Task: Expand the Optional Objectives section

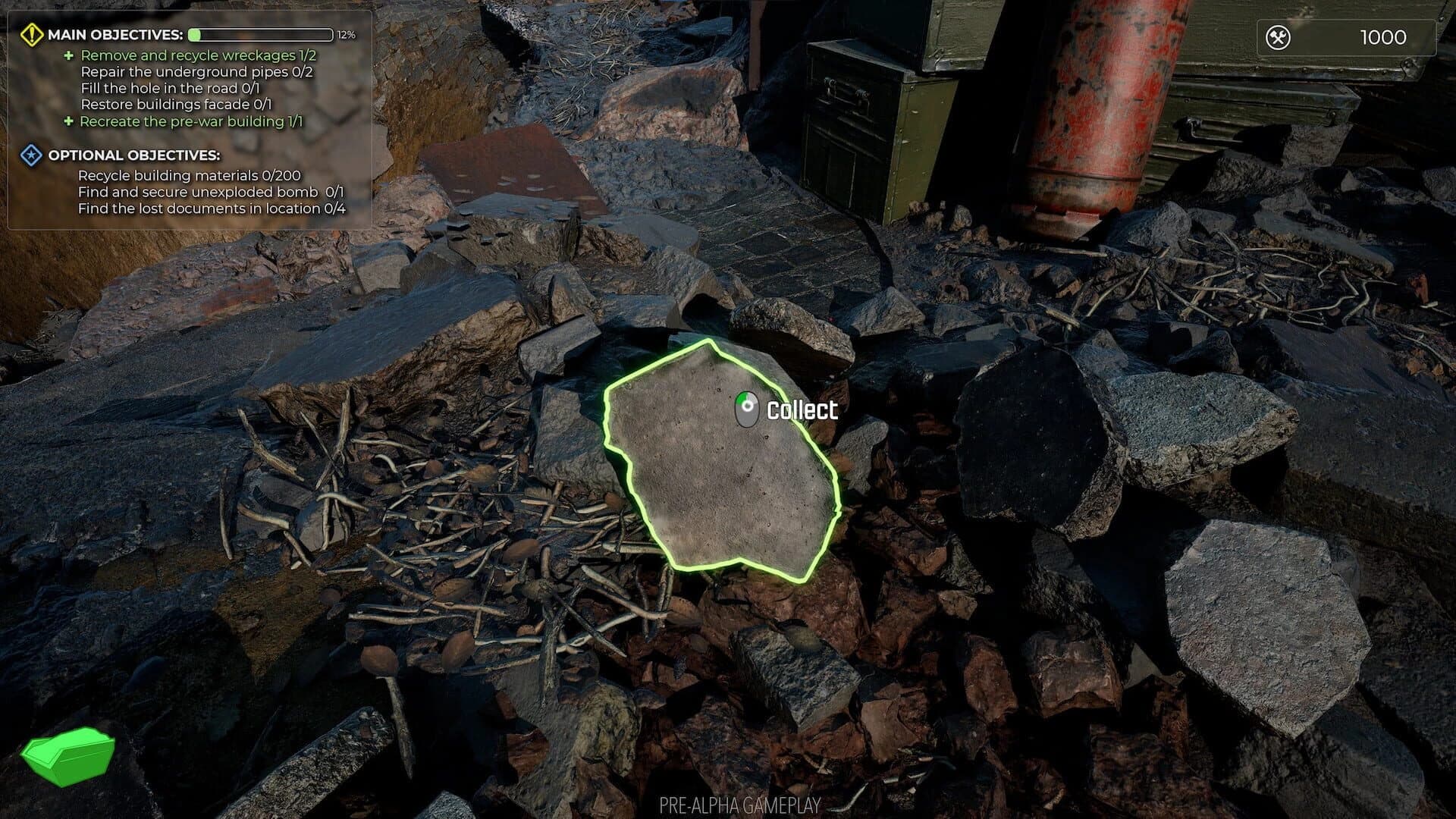Action: click(x=134, y=156)
